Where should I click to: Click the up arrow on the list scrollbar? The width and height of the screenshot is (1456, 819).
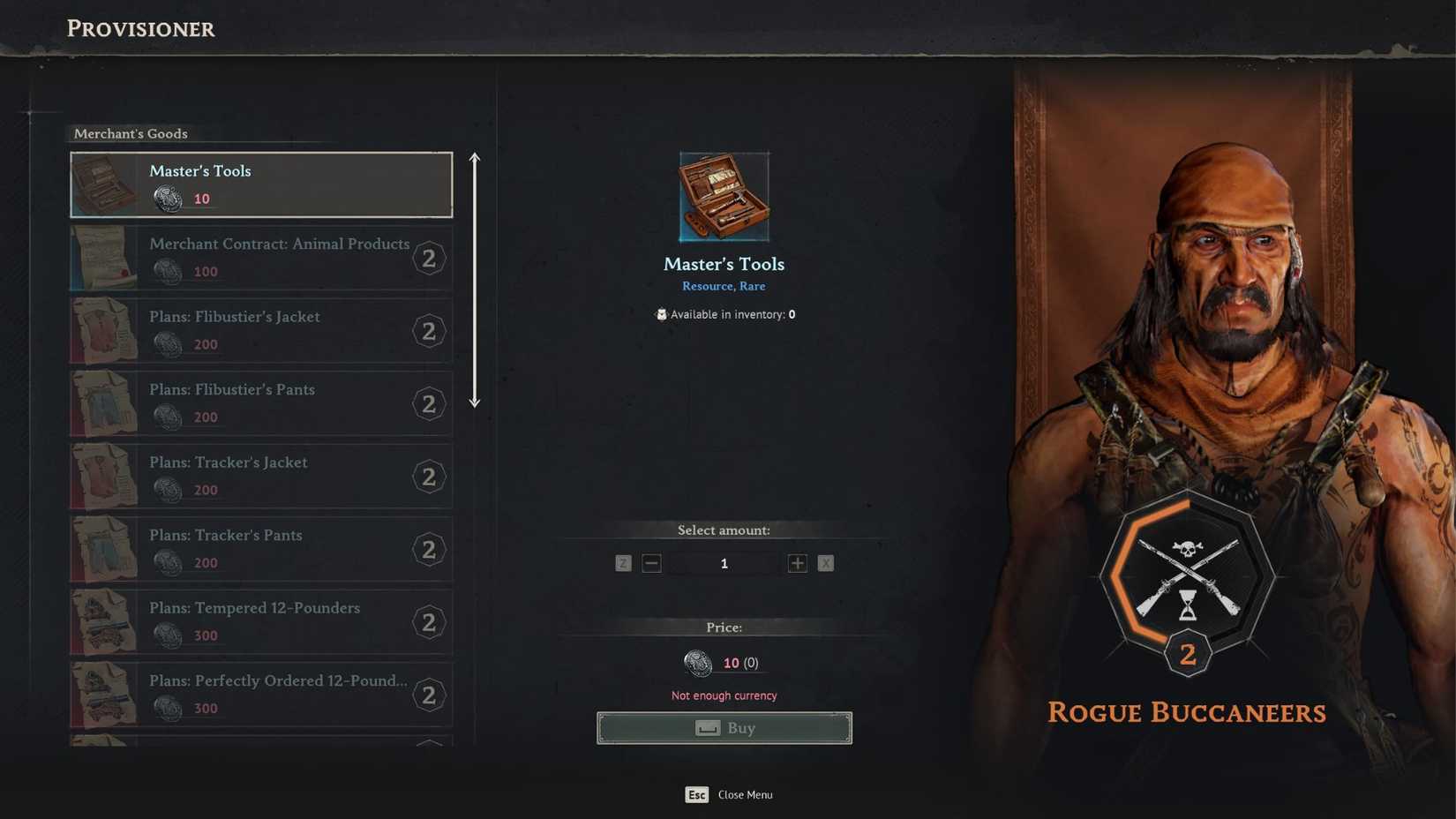point(475,160)
